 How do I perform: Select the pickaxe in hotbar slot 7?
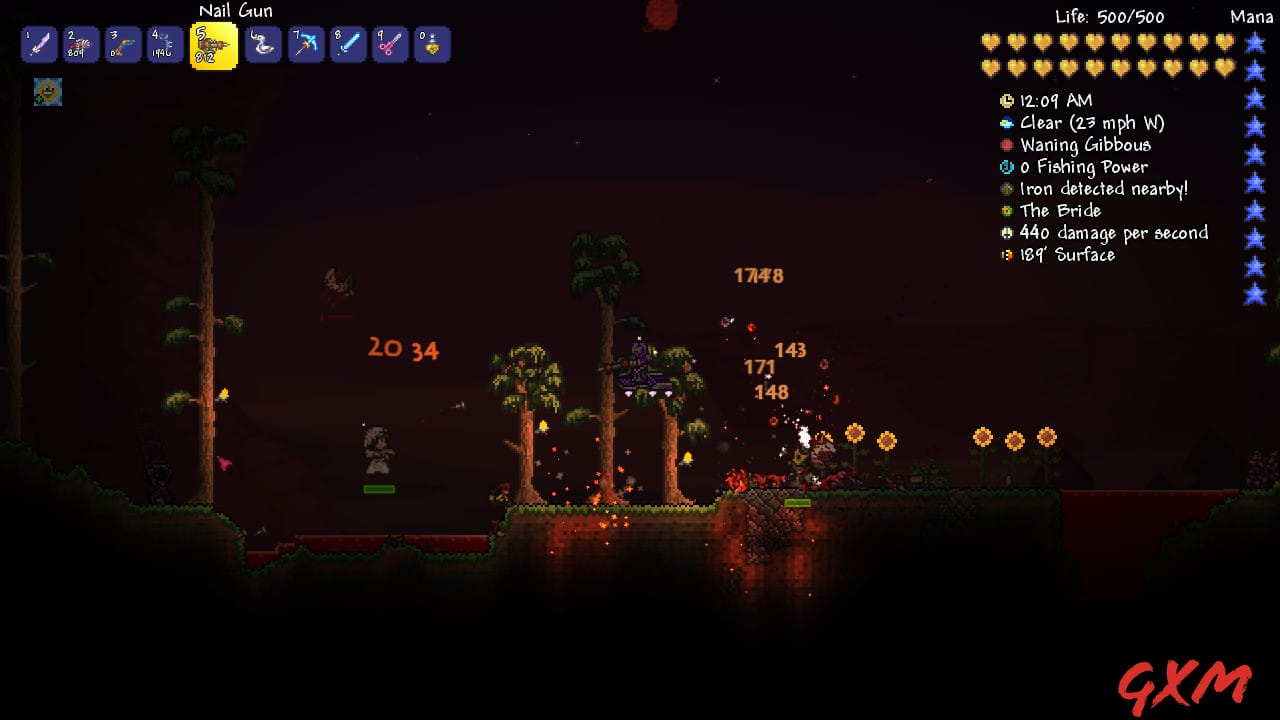[306, 44]
